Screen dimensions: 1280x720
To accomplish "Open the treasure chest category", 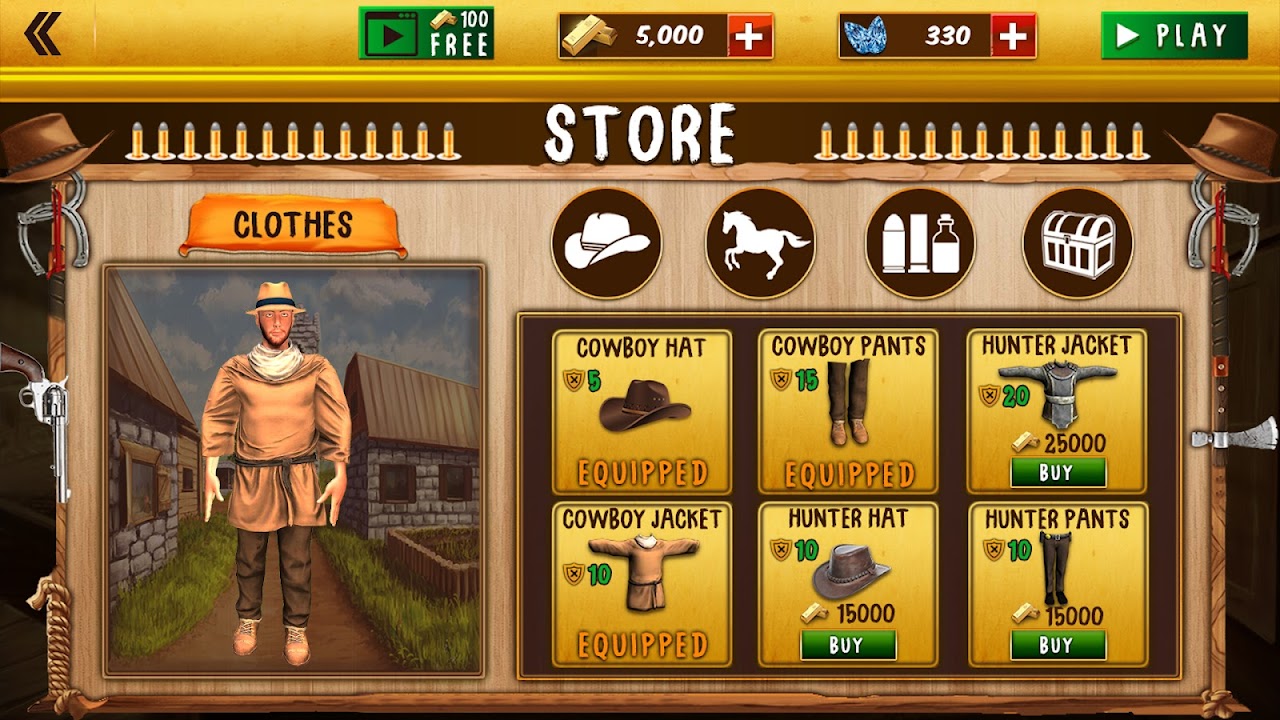I will tap(1077, 243).
